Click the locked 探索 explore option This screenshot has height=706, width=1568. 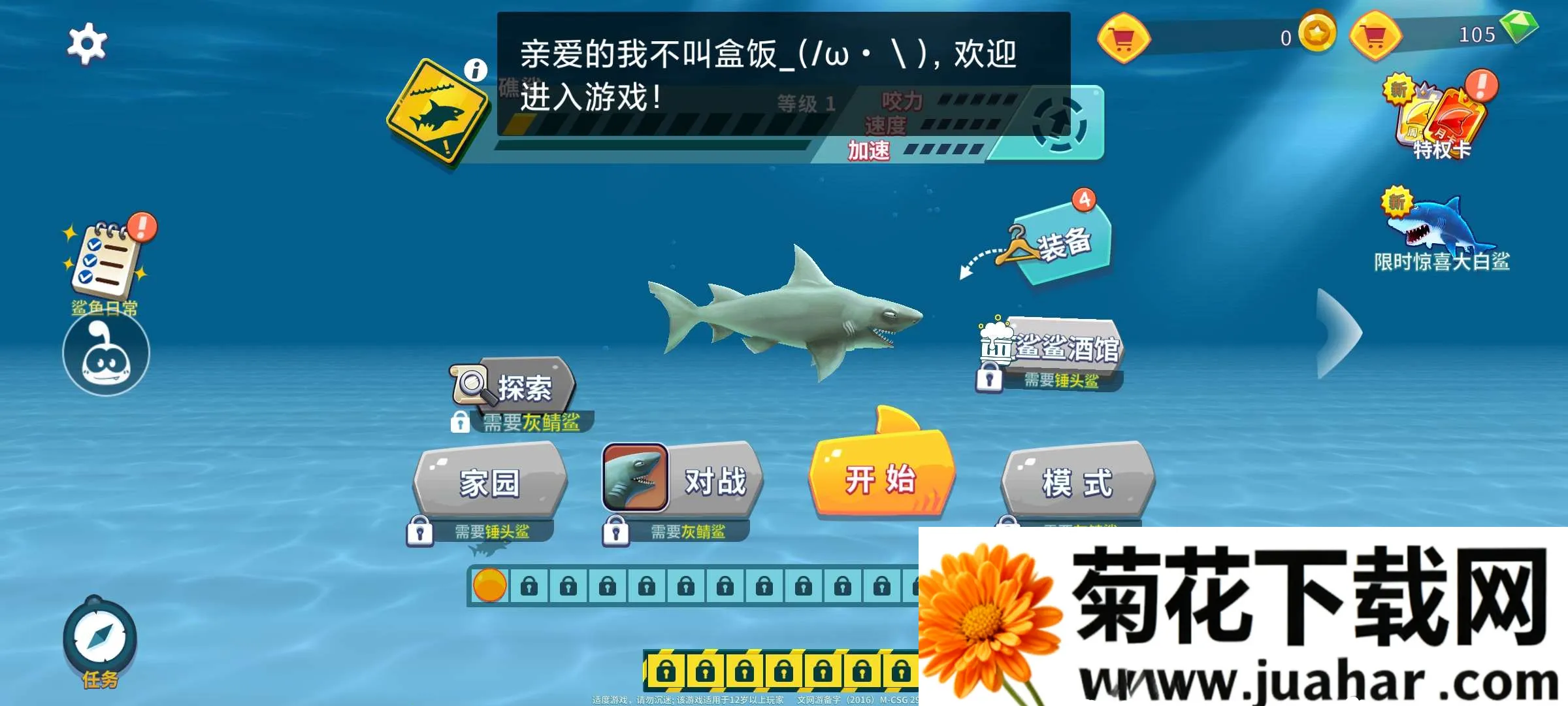[516, 387]
